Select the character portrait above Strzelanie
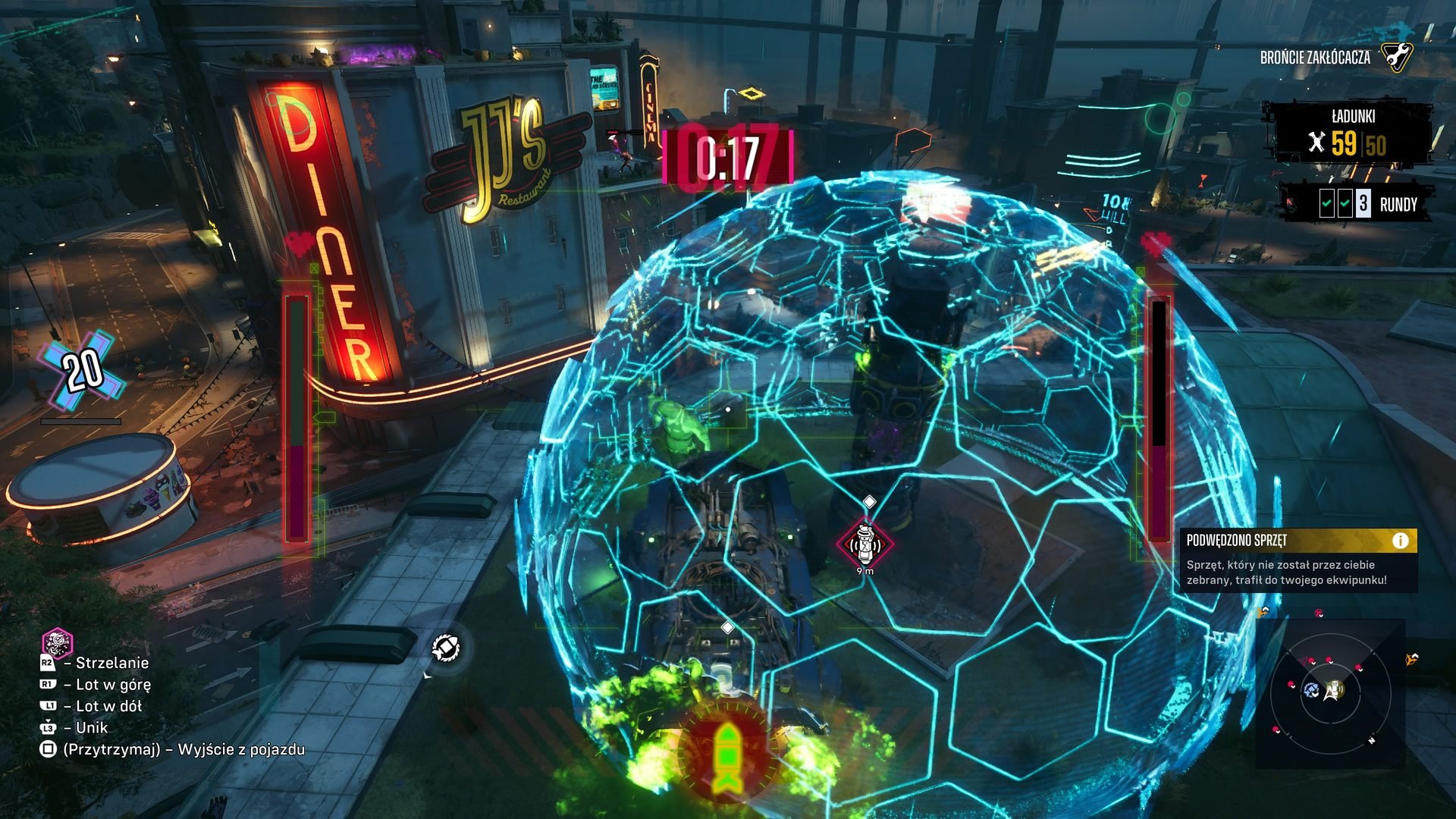This screenshot has height=819, width=1456. pos(57,643)
